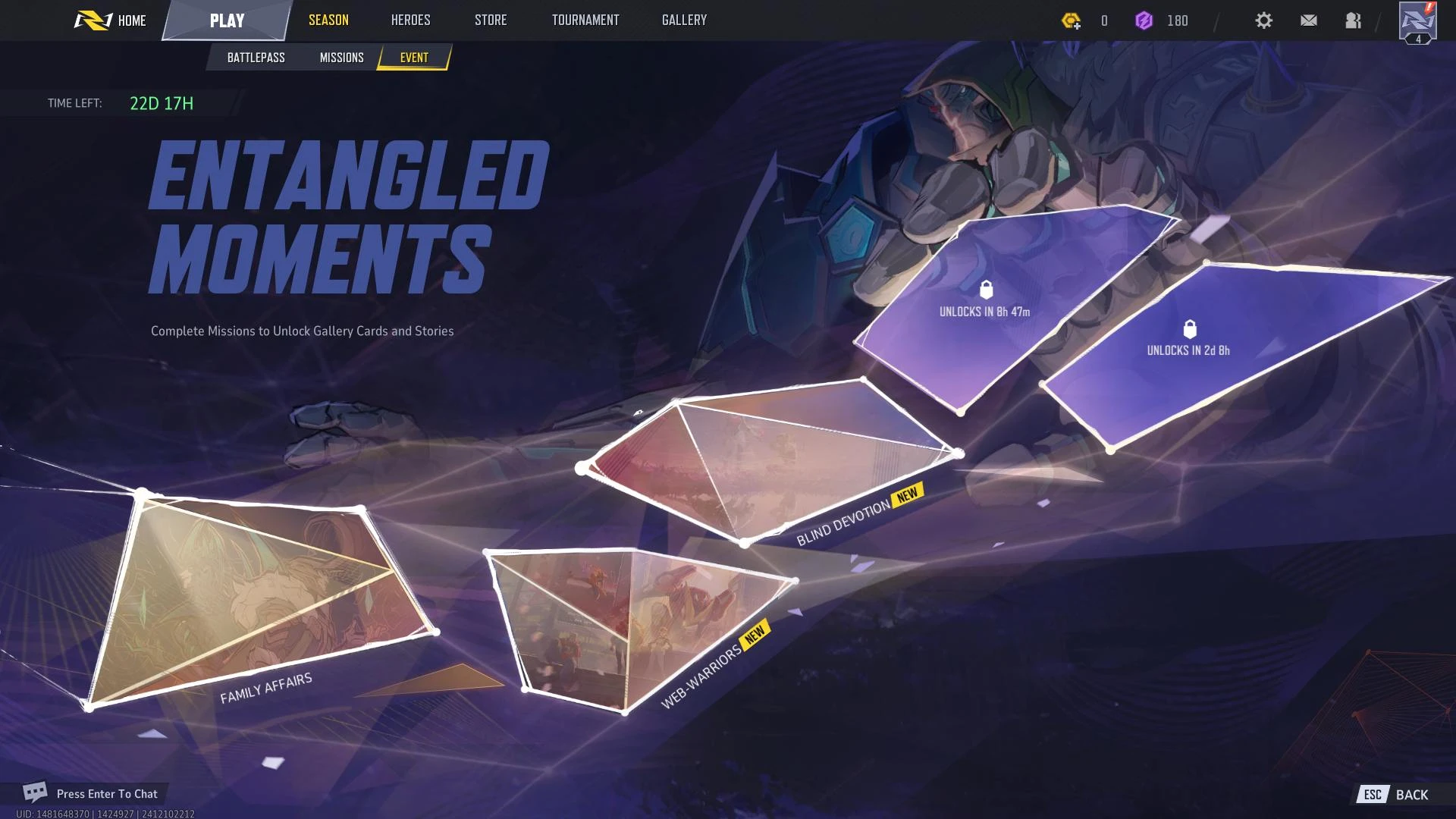1456x819 pixels.
Task: Open the mail inbox
Action: [x=1308, y=20]
